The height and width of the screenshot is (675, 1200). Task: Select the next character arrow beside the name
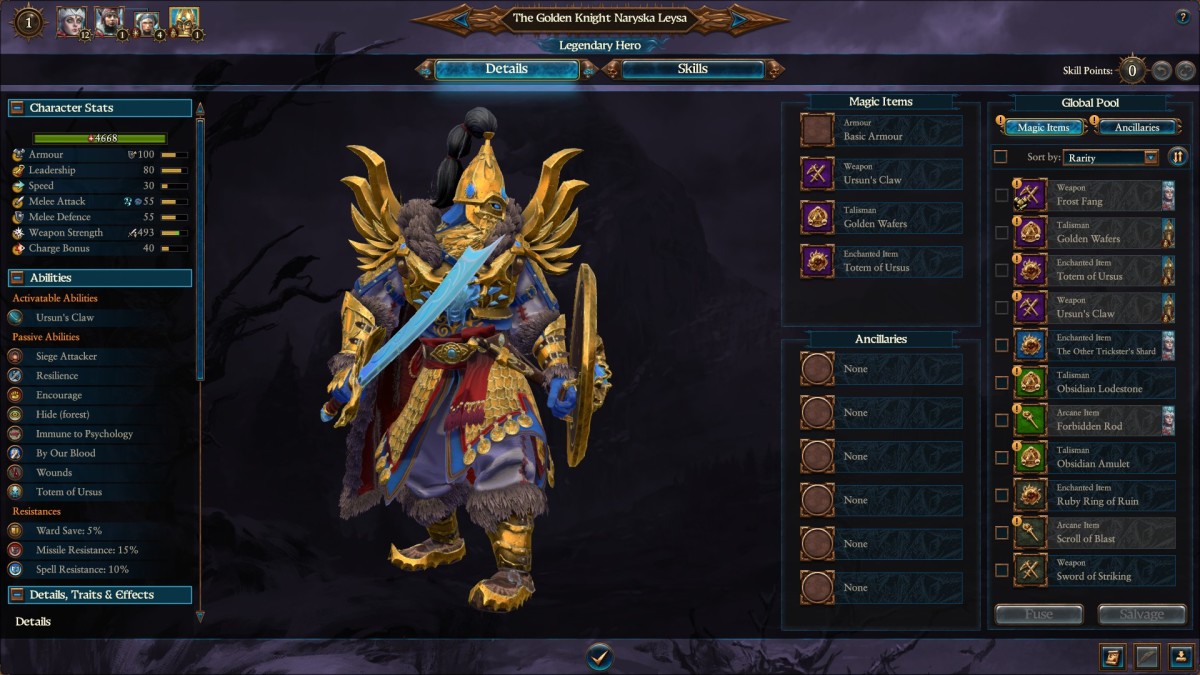739,18
